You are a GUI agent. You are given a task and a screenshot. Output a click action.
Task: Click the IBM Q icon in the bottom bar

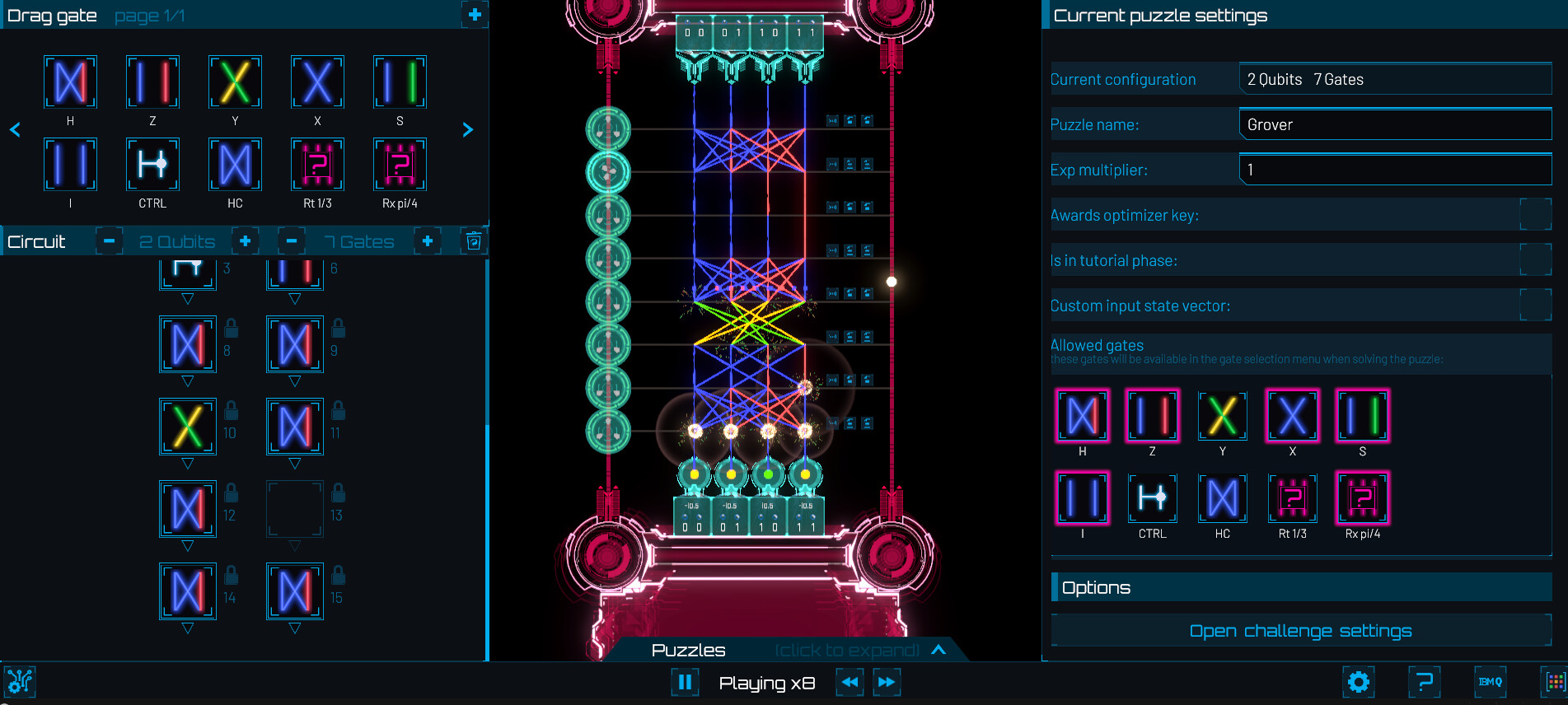tap(1489, 682)
